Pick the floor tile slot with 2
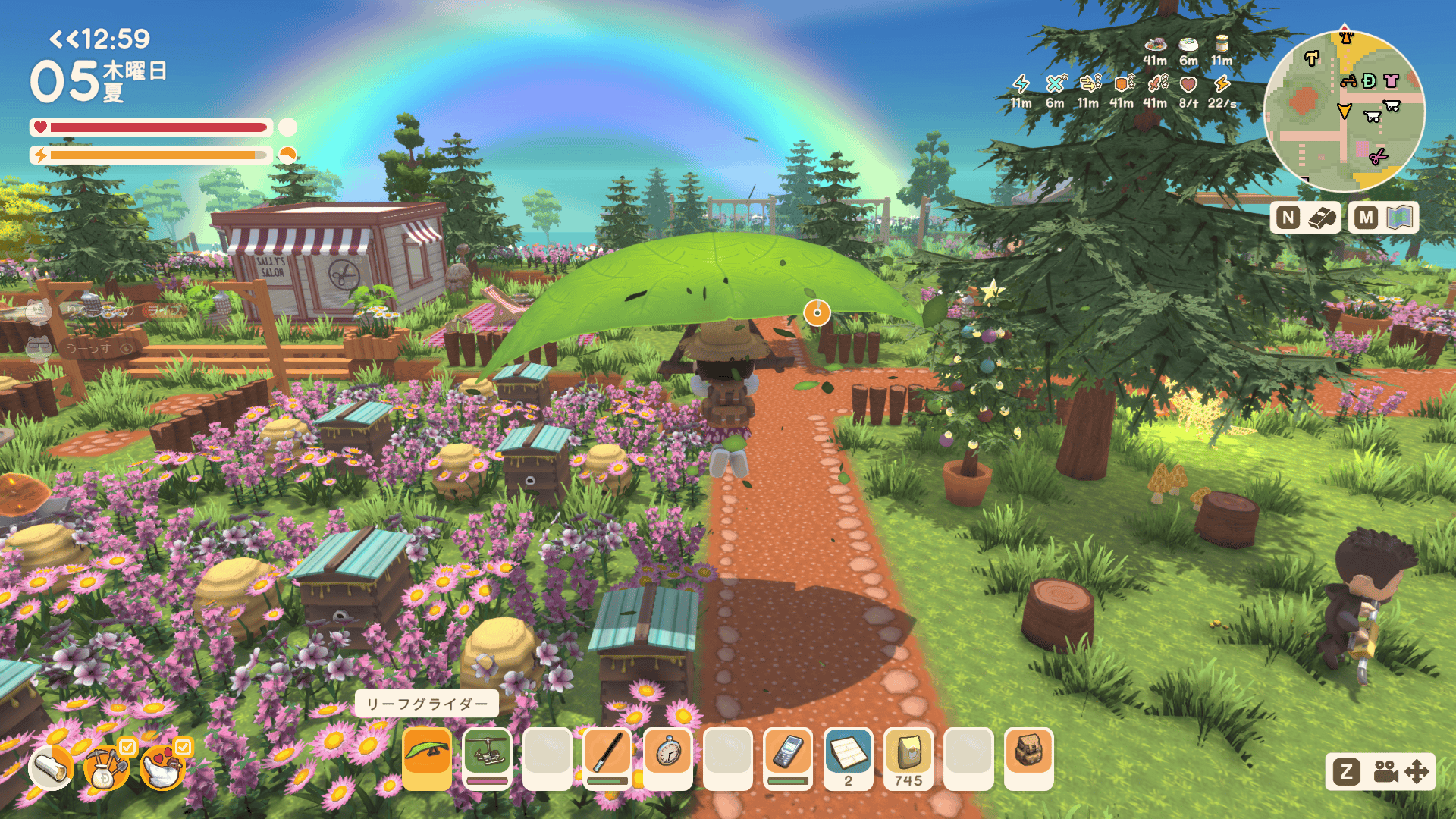Viewport: 1456px width, 819px height. pos(848,758)
